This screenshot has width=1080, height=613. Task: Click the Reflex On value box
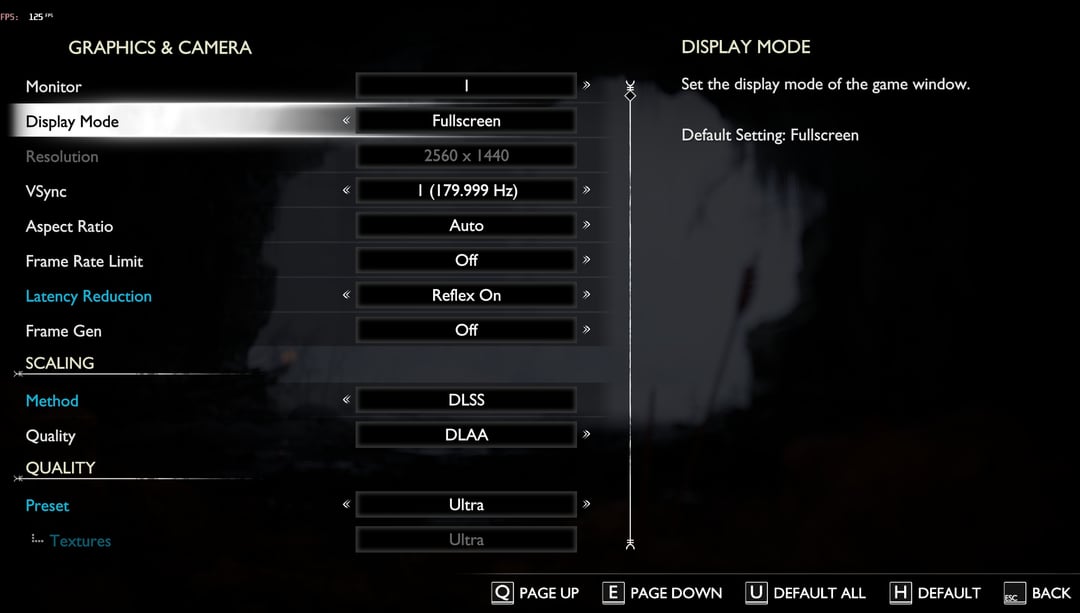tap(466, 295)
